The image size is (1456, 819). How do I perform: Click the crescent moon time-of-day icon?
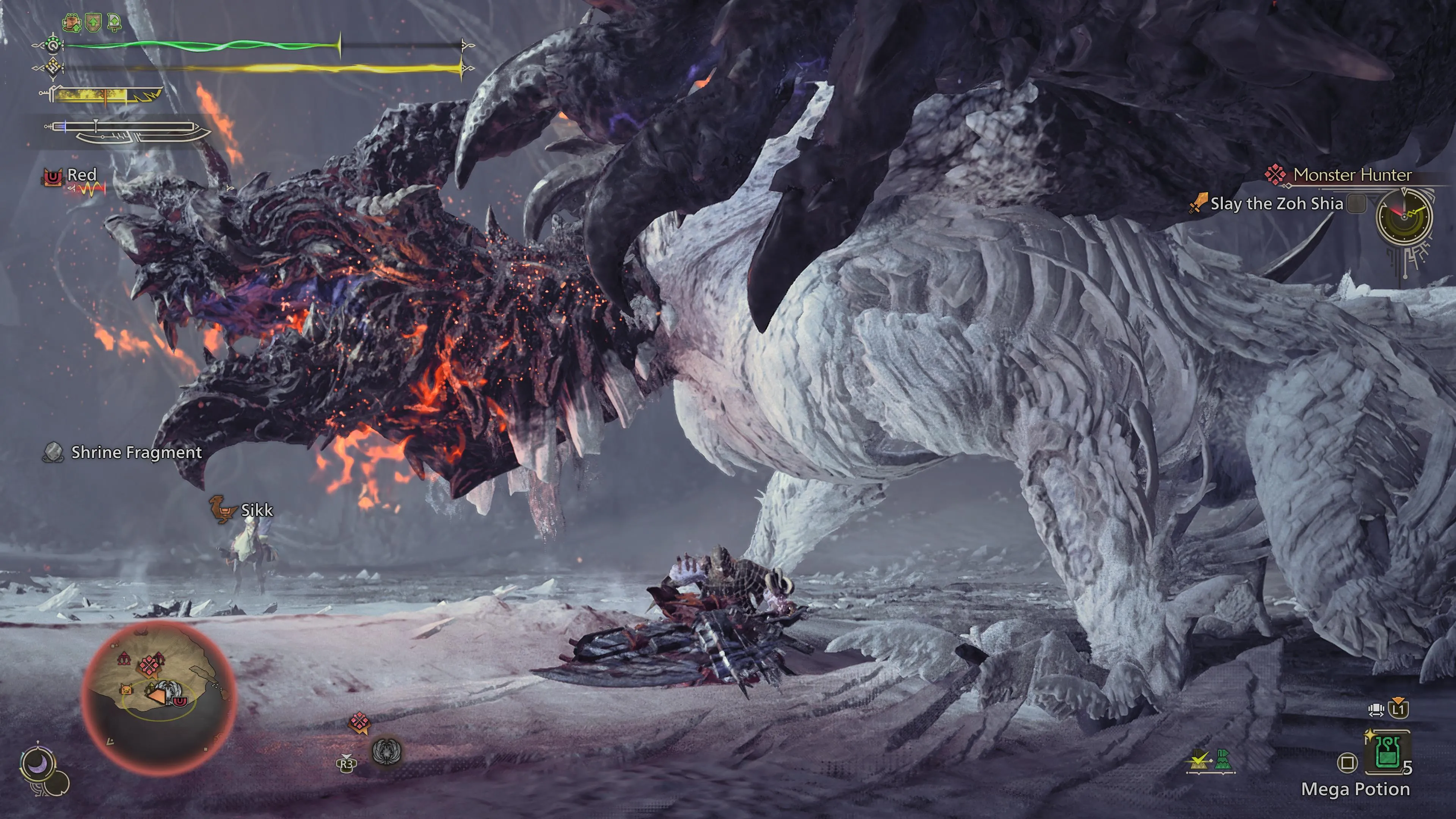[x=38, y=765]
